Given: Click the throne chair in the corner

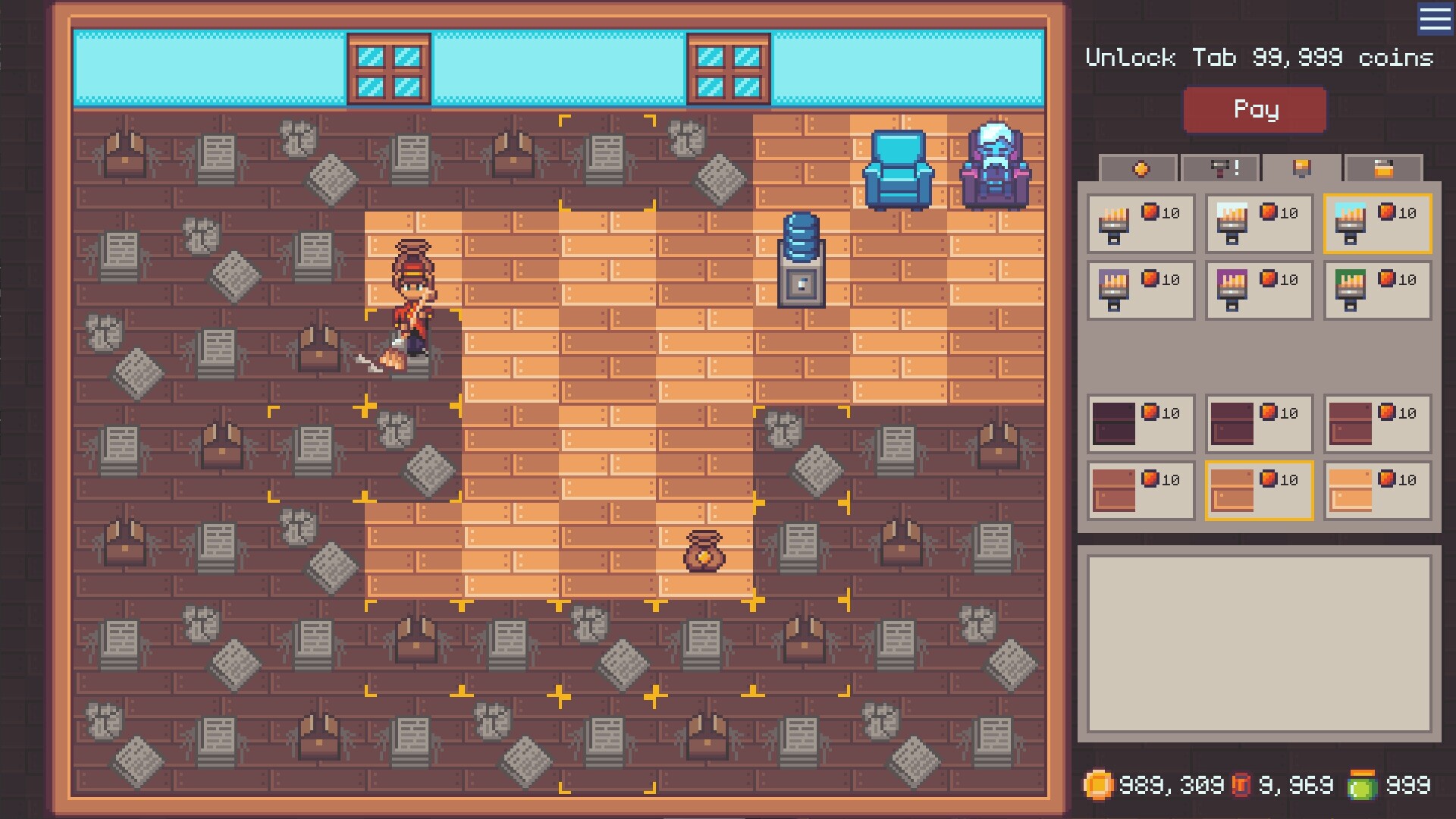Looking at the screenshot, I should 993,165.
